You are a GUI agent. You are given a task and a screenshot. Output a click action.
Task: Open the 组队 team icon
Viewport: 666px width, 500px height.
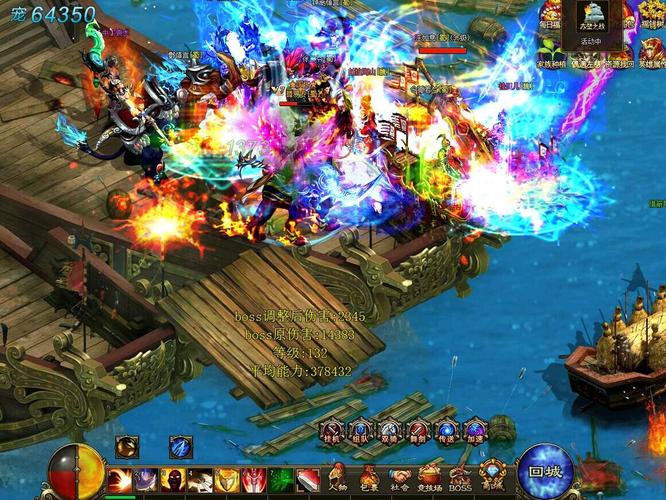(x=361, y=431)
